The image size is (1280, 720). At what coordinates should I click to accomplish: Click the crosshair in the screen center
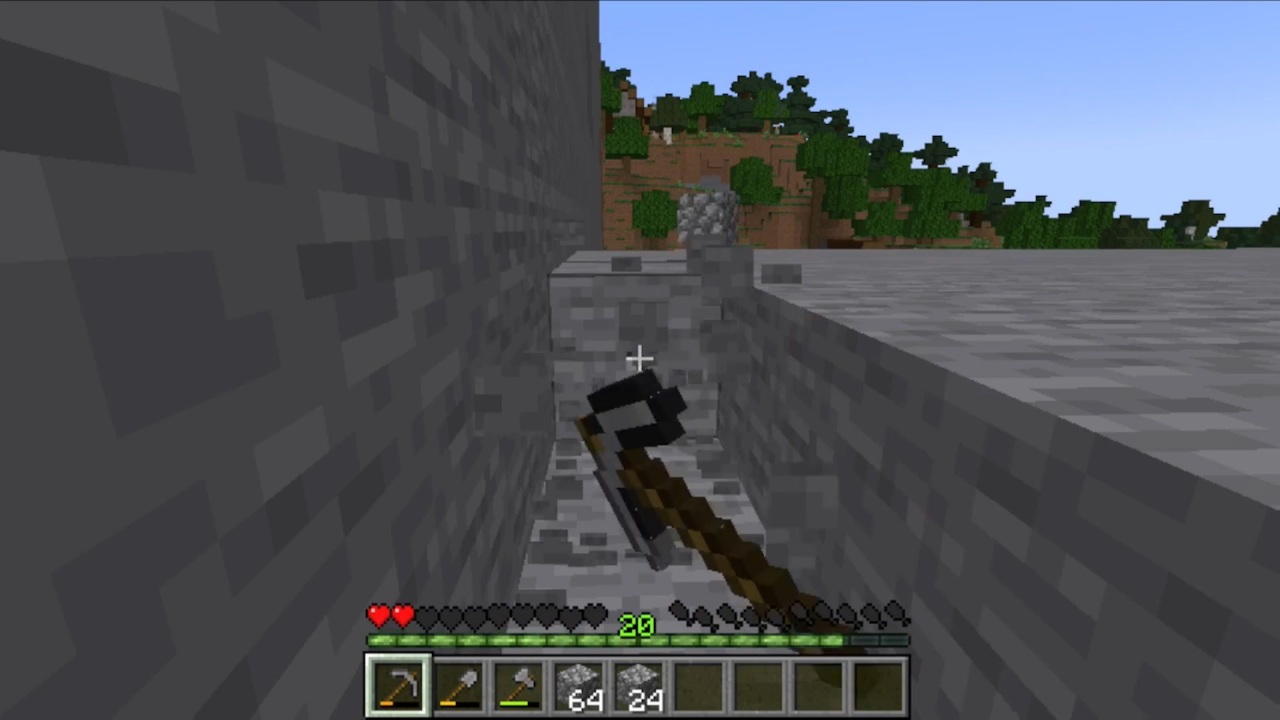pos(640,358)
